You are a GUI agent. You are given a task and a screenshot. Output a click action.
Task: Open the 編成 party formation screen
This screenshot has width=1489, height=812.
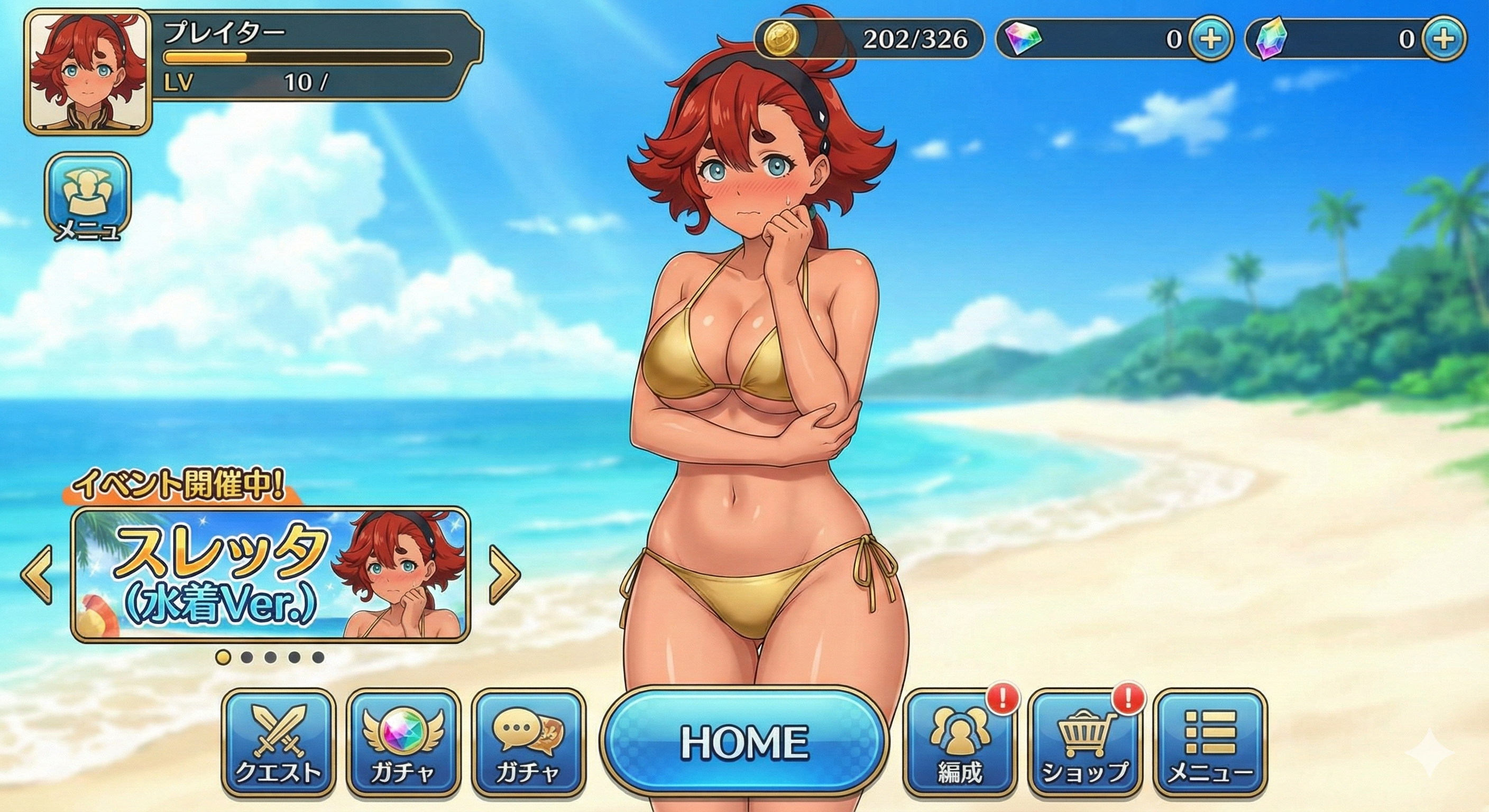tap(960, 742)
